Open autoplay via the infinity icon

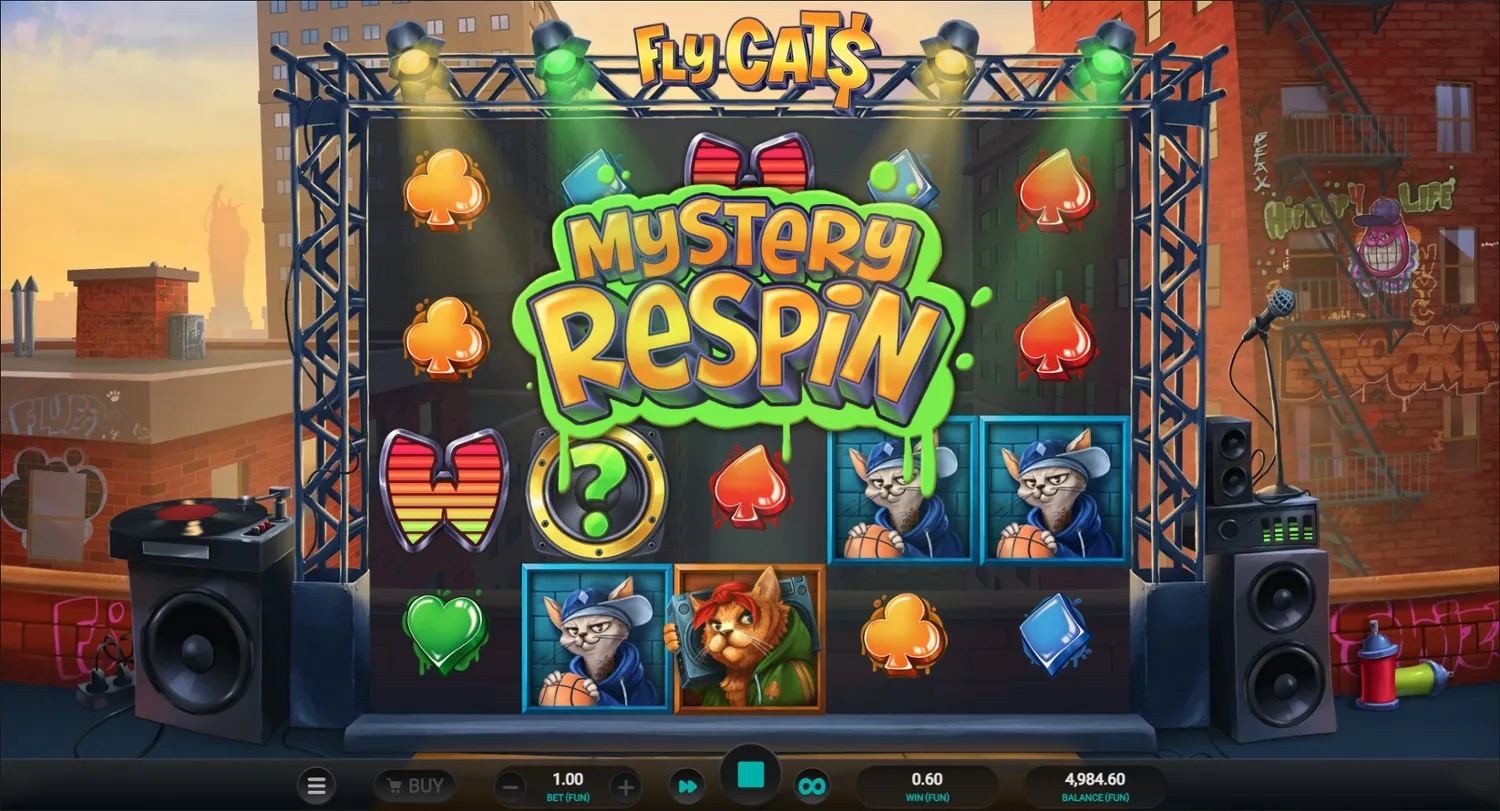click(812, 785)
